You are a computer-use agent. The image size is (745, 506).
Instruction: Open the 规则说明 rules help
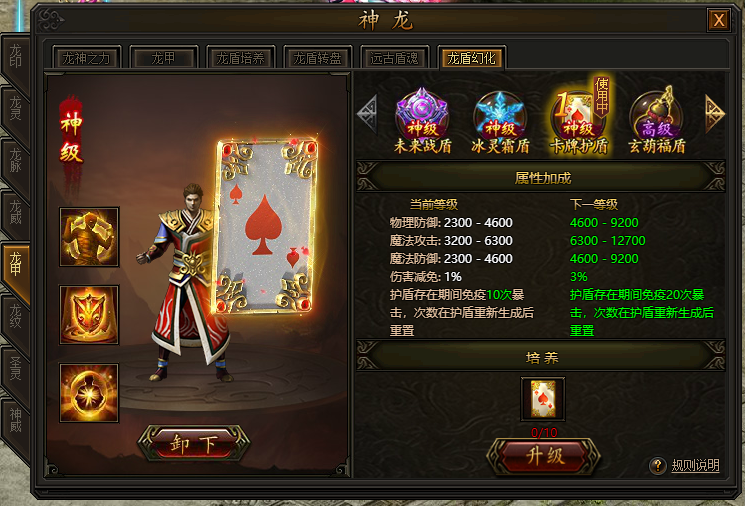(686, 466)
